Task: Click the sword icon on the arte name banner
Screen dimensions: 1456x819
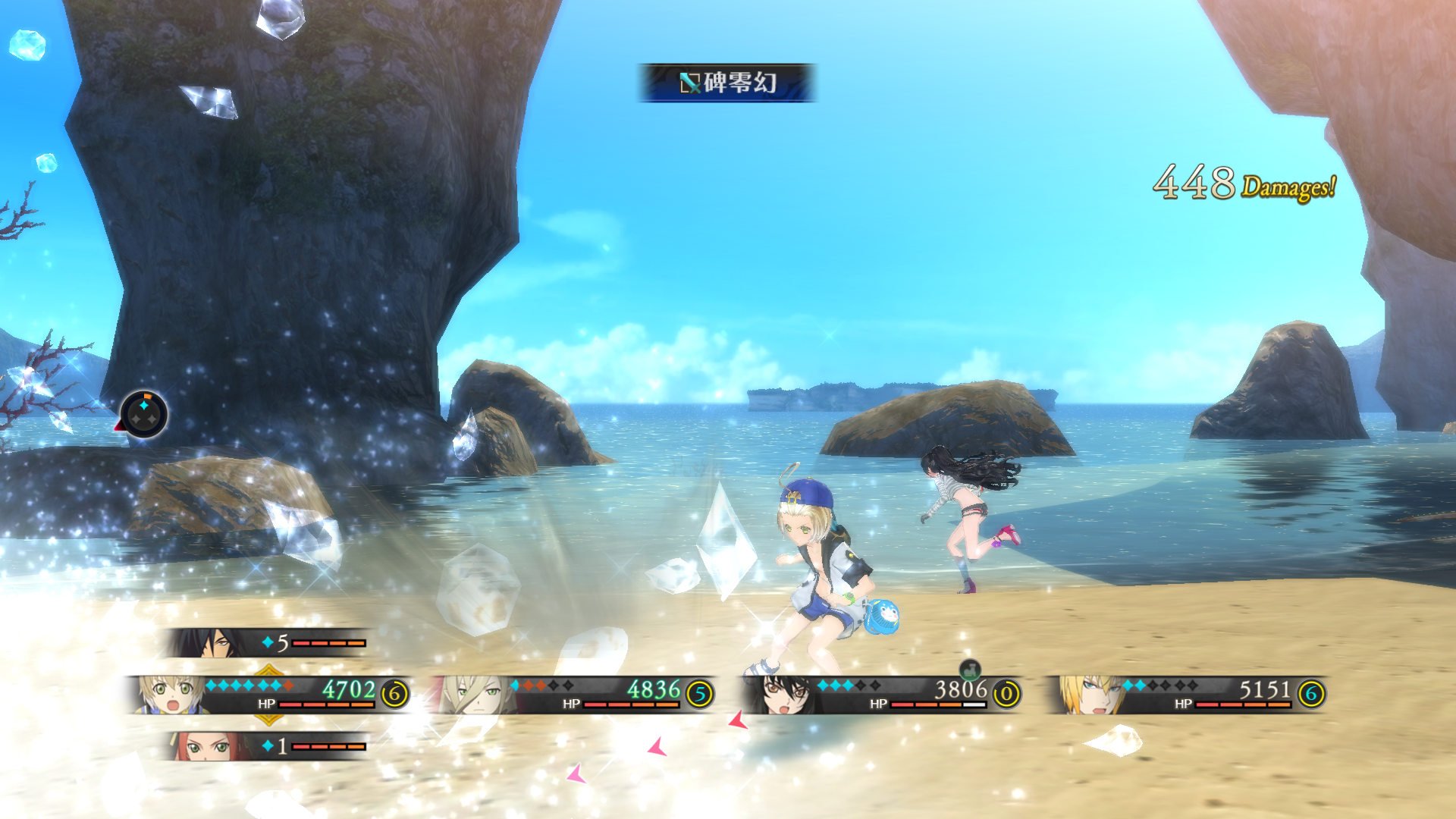Action: 690,82
